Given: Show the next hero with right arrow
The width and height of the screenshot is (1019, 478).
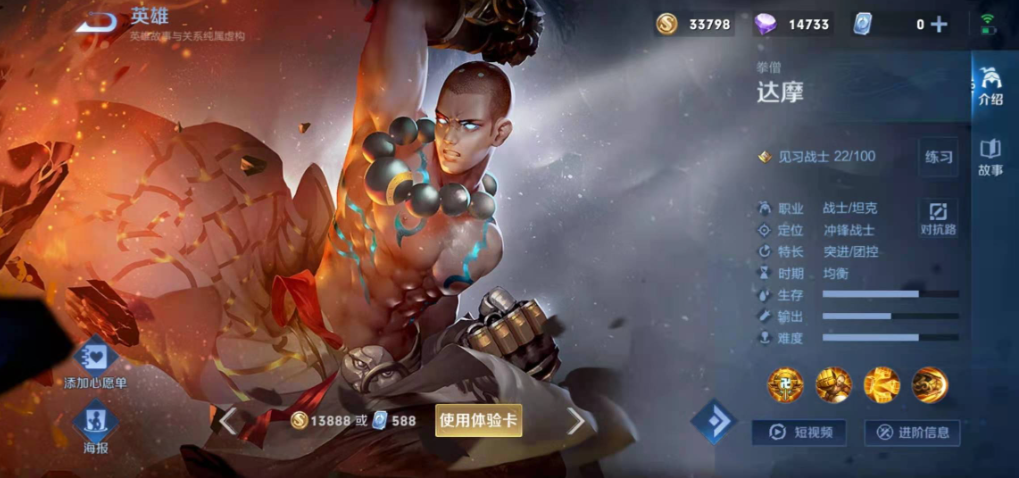Looking at the screenshot, I should pyautogui.click(x=576, y=422).
